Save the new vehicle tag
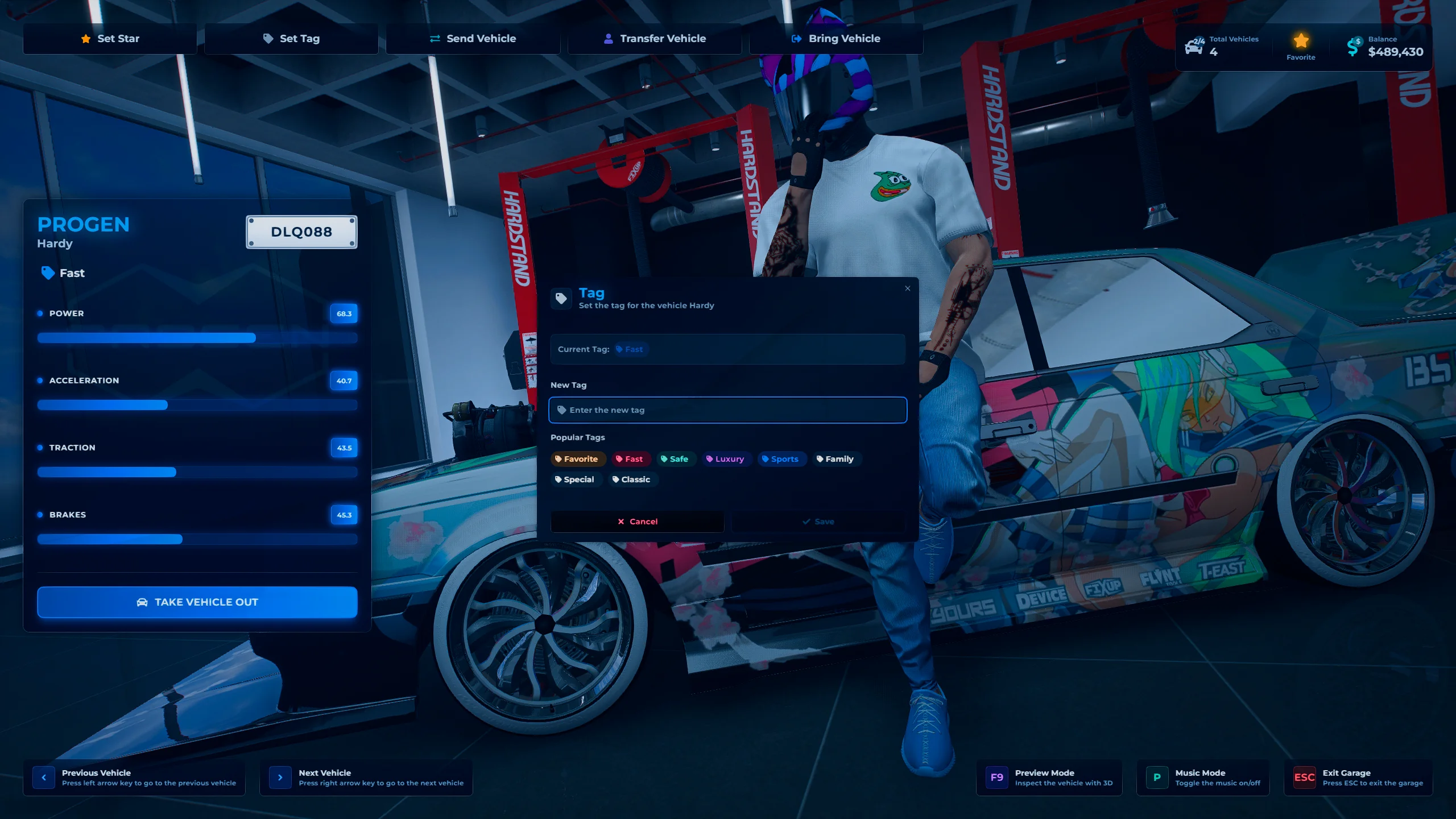The height and width of the screenshot is (819, 1456). click(818, 522)
